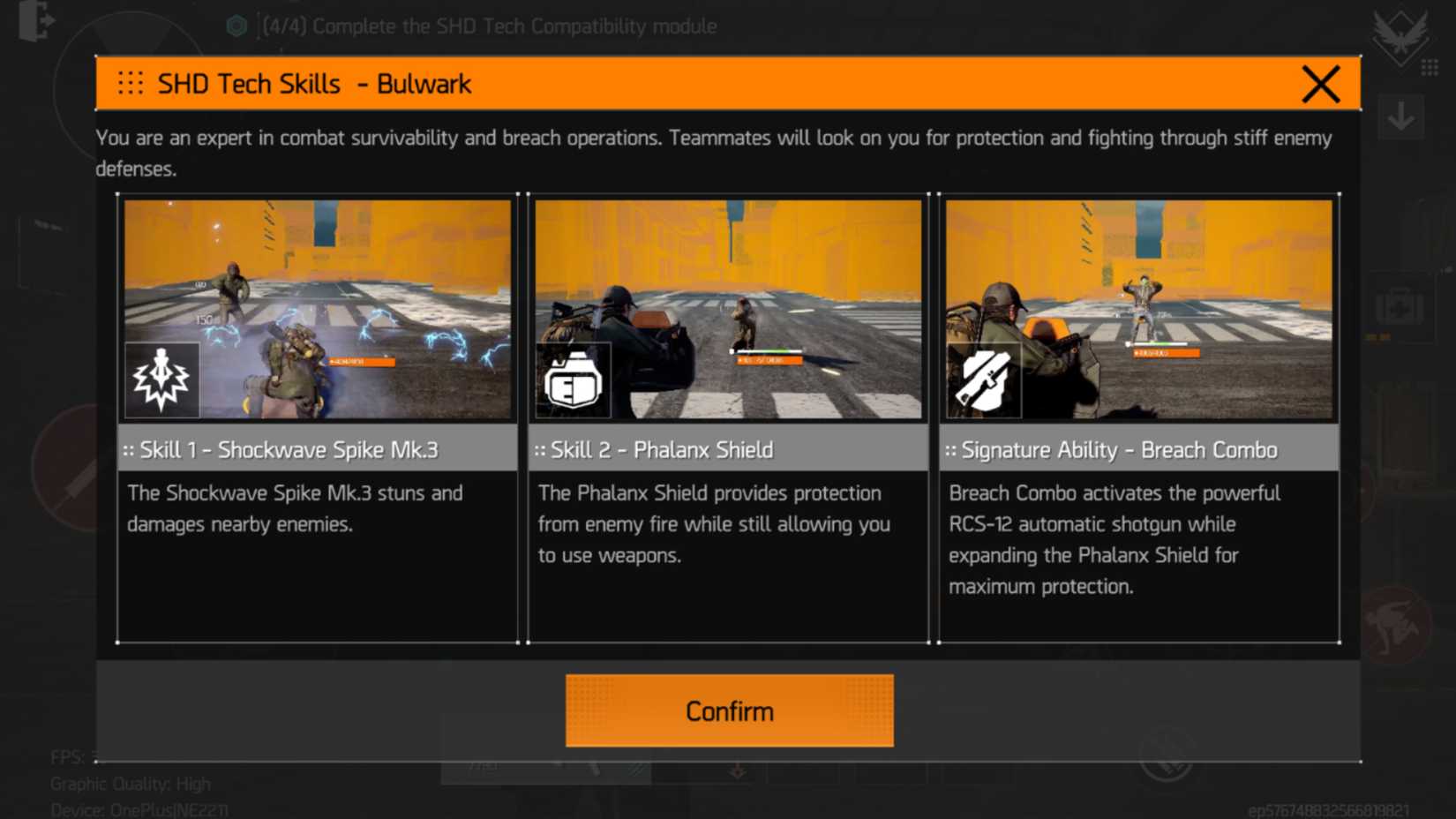Click the grid dots beside the dialog title

coord(131,83)
